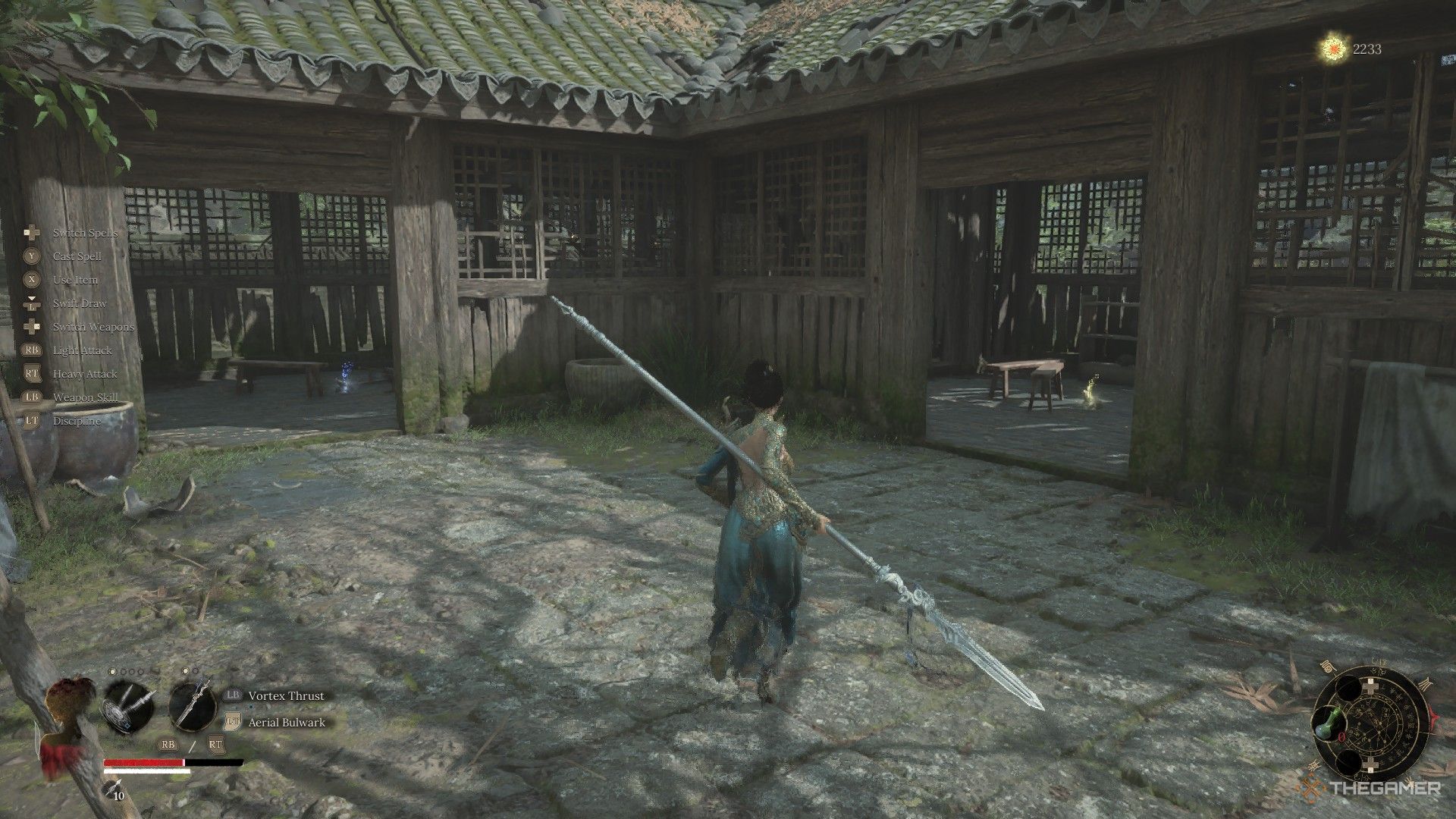Select the Swift Draw control hint
Screen dimensions: 1456x819
[x=80, y=303]
